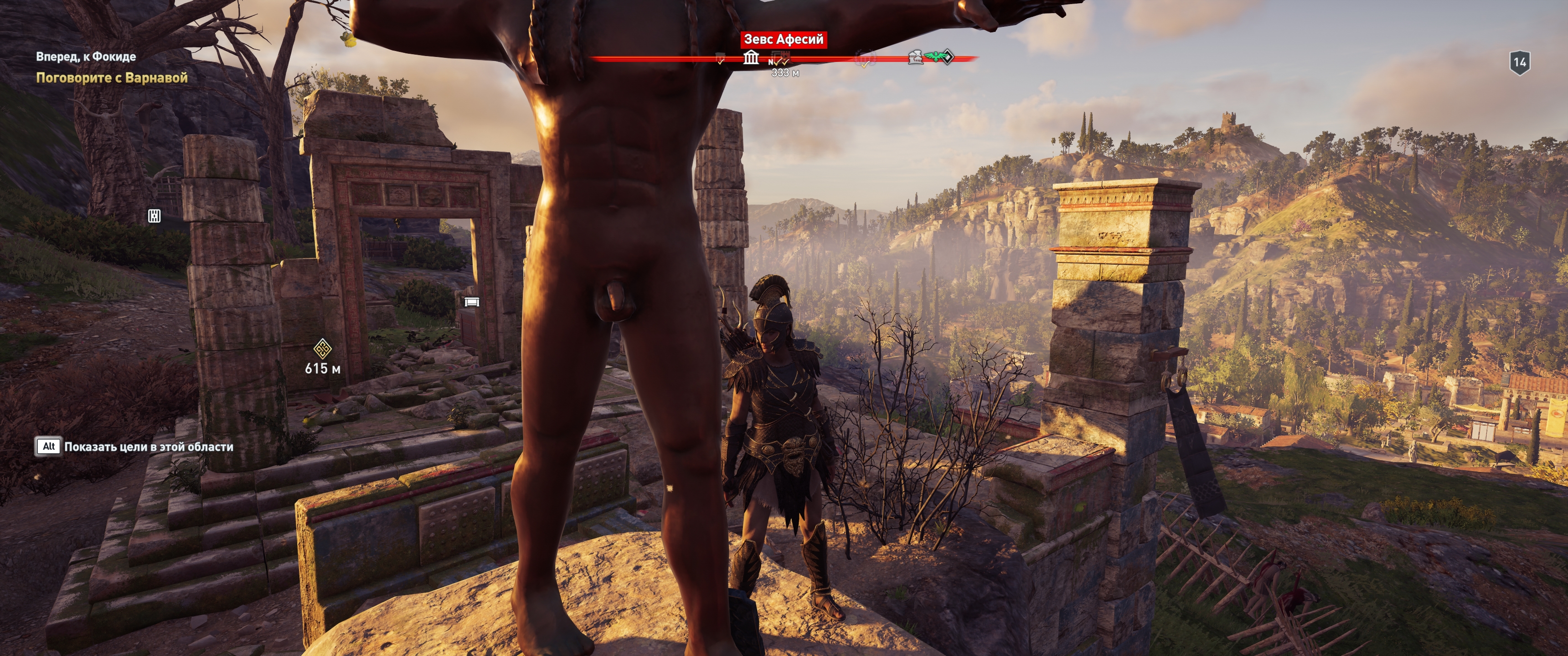Open the tracked quest 'Вперед, к Фокиде'
Viewport: 1568px width, 656px height.
coord(86,56)
